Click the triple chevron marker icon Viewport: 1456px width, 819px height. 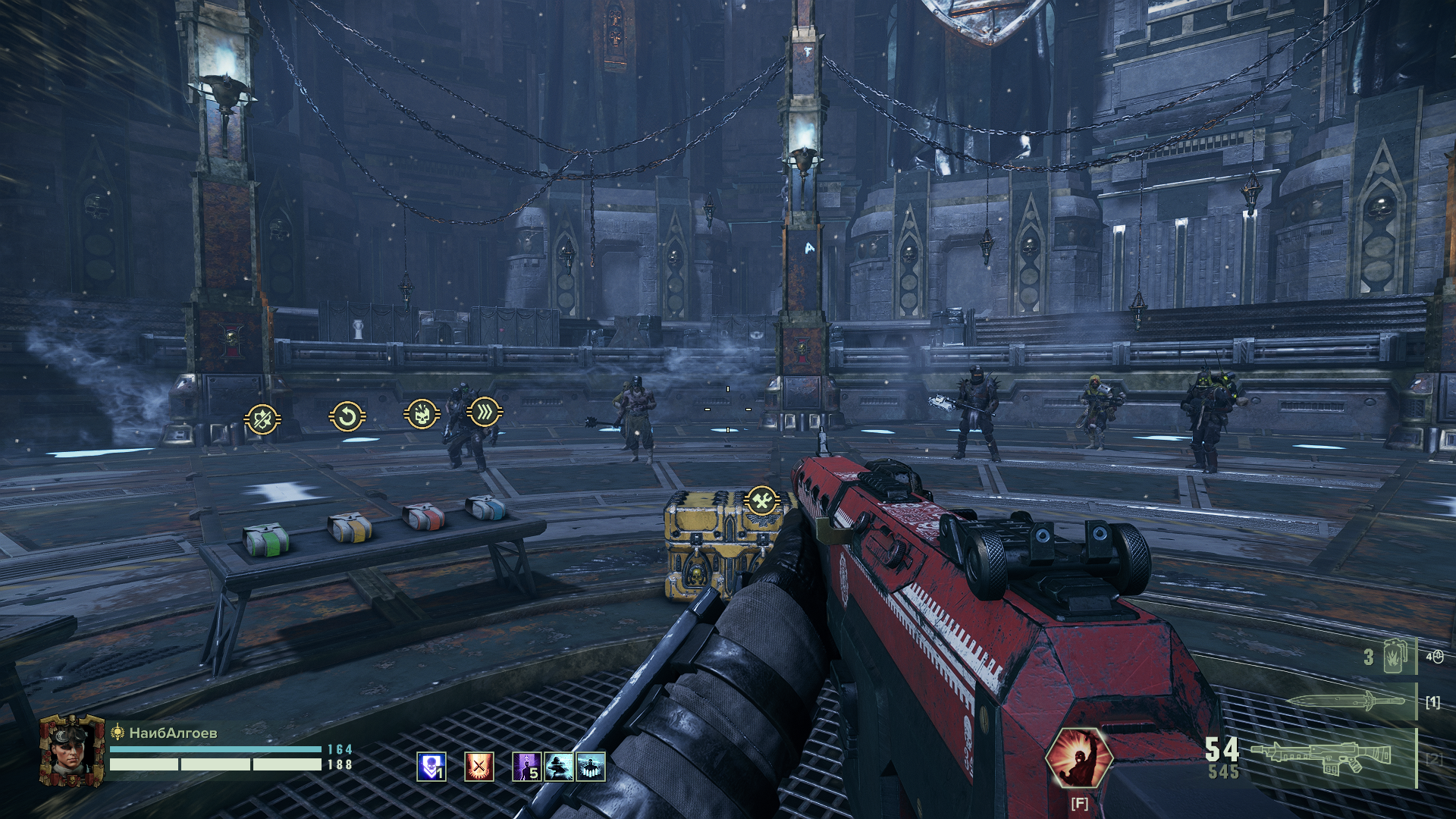(484, 412)
